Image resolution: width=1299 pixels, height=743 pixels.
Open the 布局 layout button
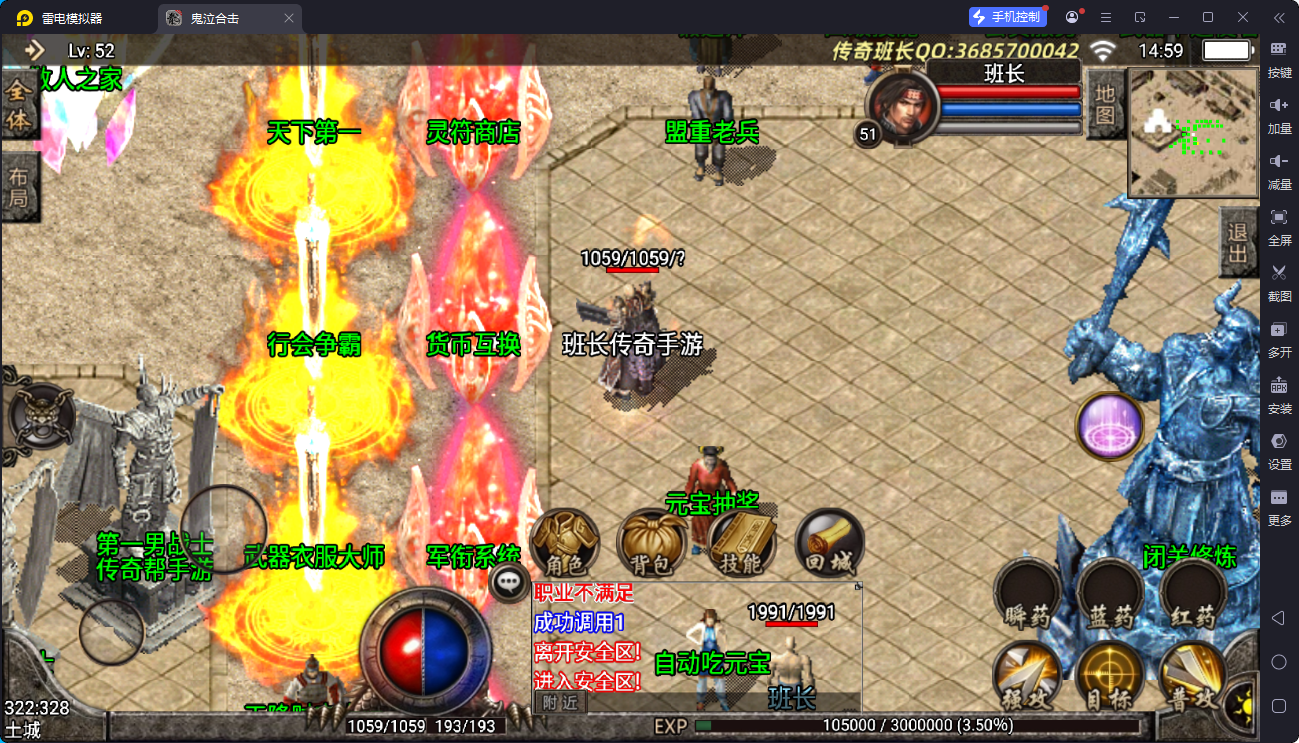pos(19,187)
